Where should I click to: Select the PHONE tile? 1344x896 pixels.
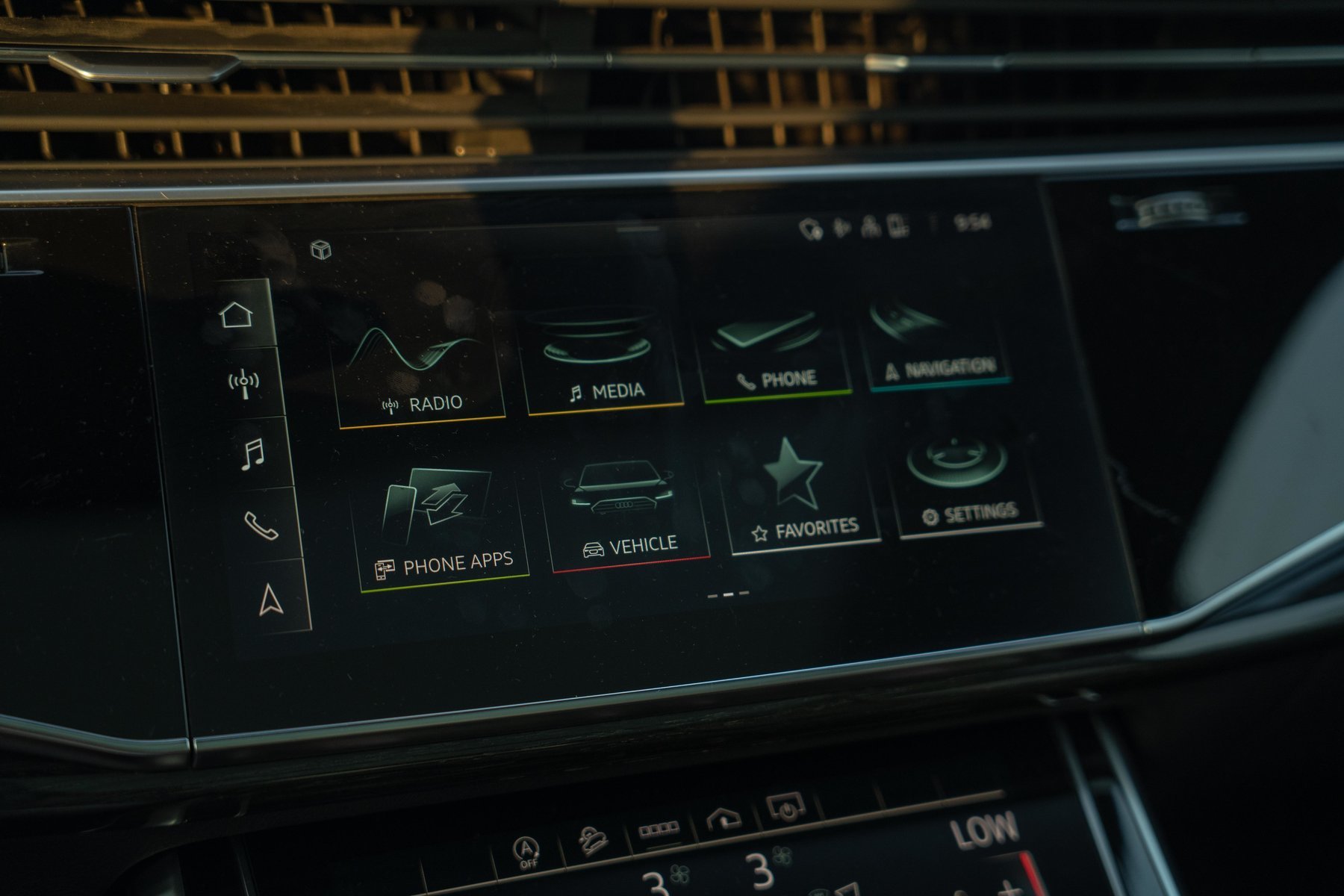tap(774, 351)
